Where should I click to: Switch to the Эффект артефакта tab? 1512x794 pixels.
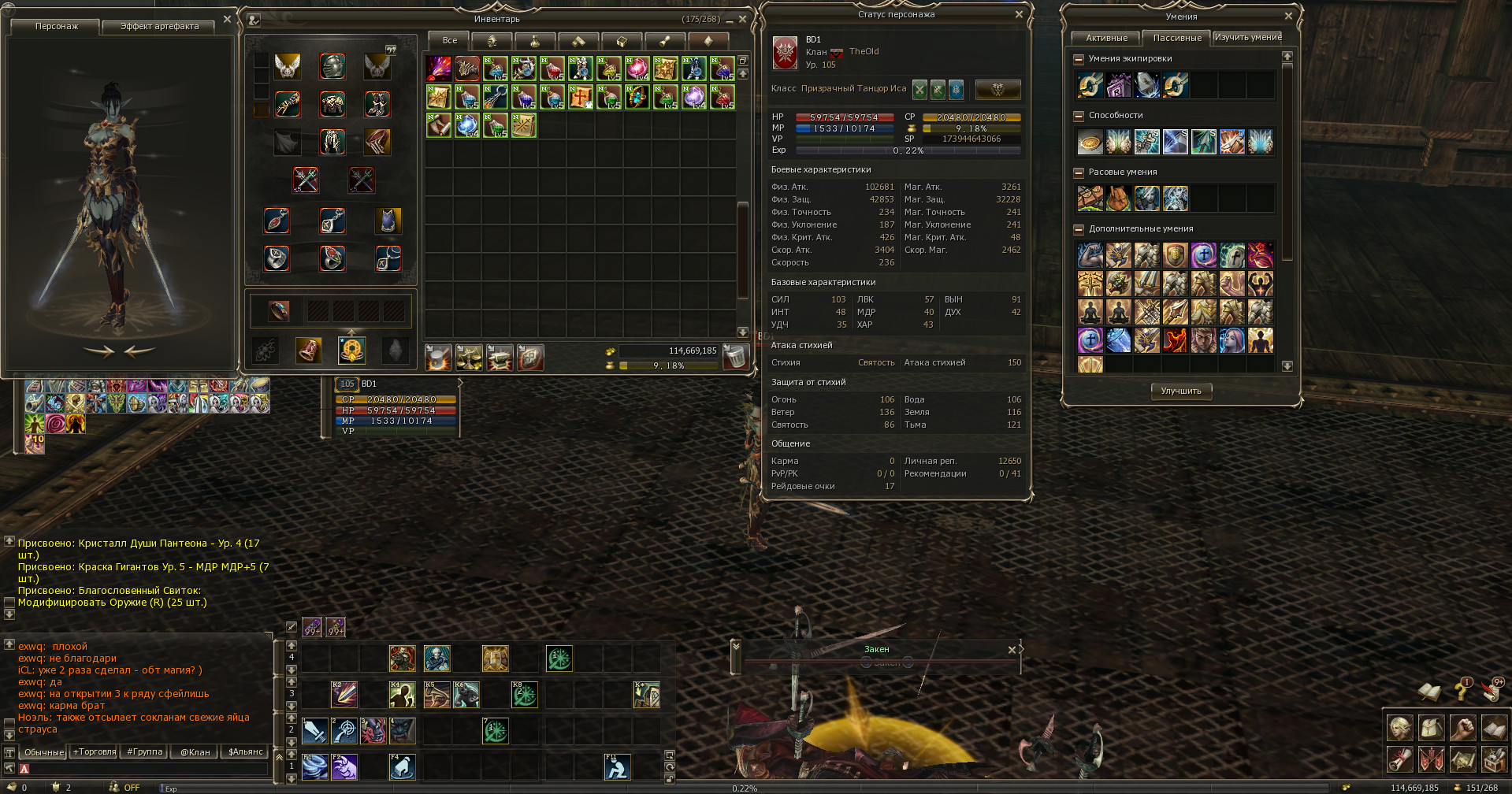(159, 27)
